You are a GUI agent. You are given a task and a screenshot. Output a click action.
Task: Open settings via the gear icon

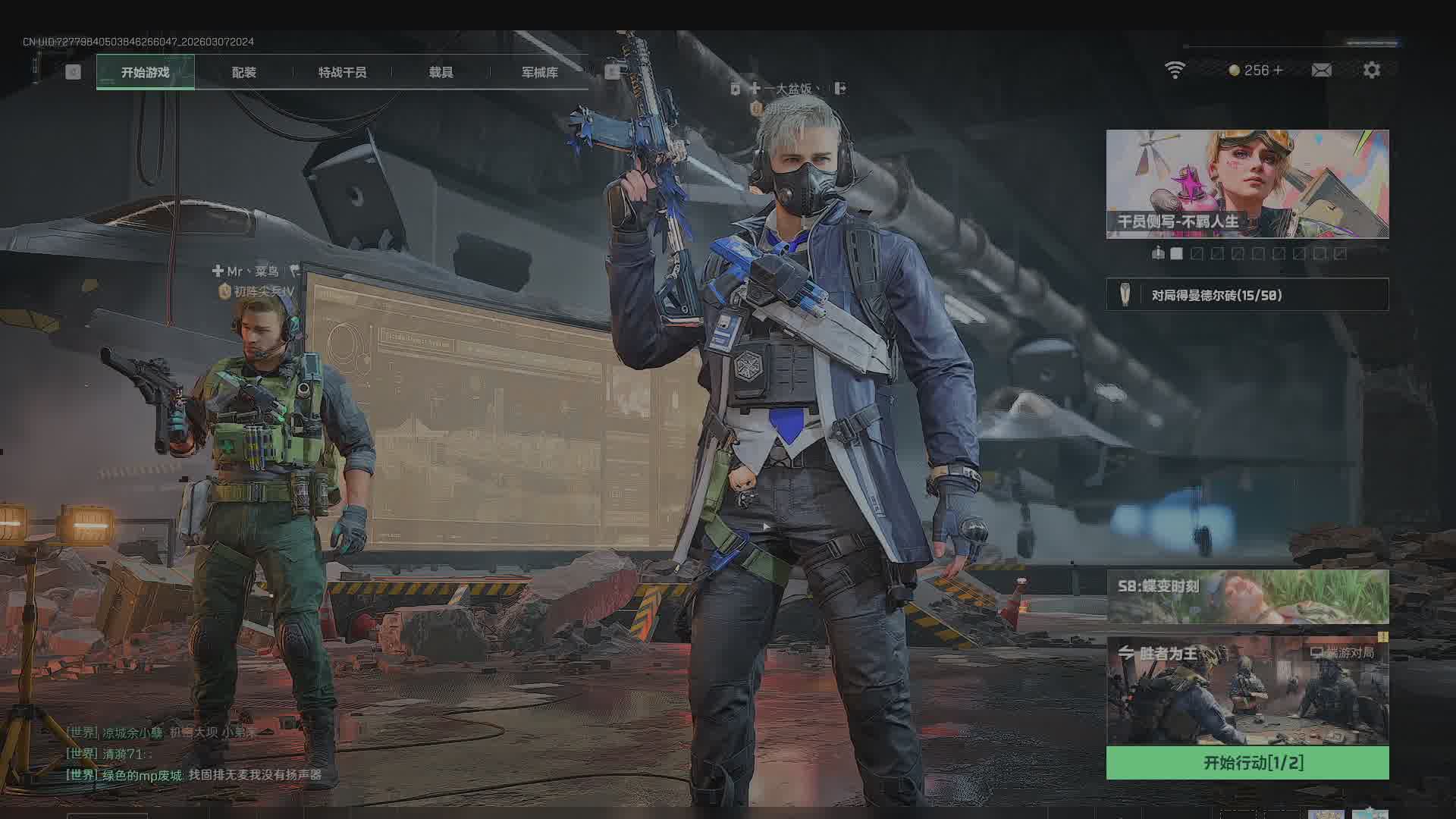pyautogui.click(x=1371, y=71)
